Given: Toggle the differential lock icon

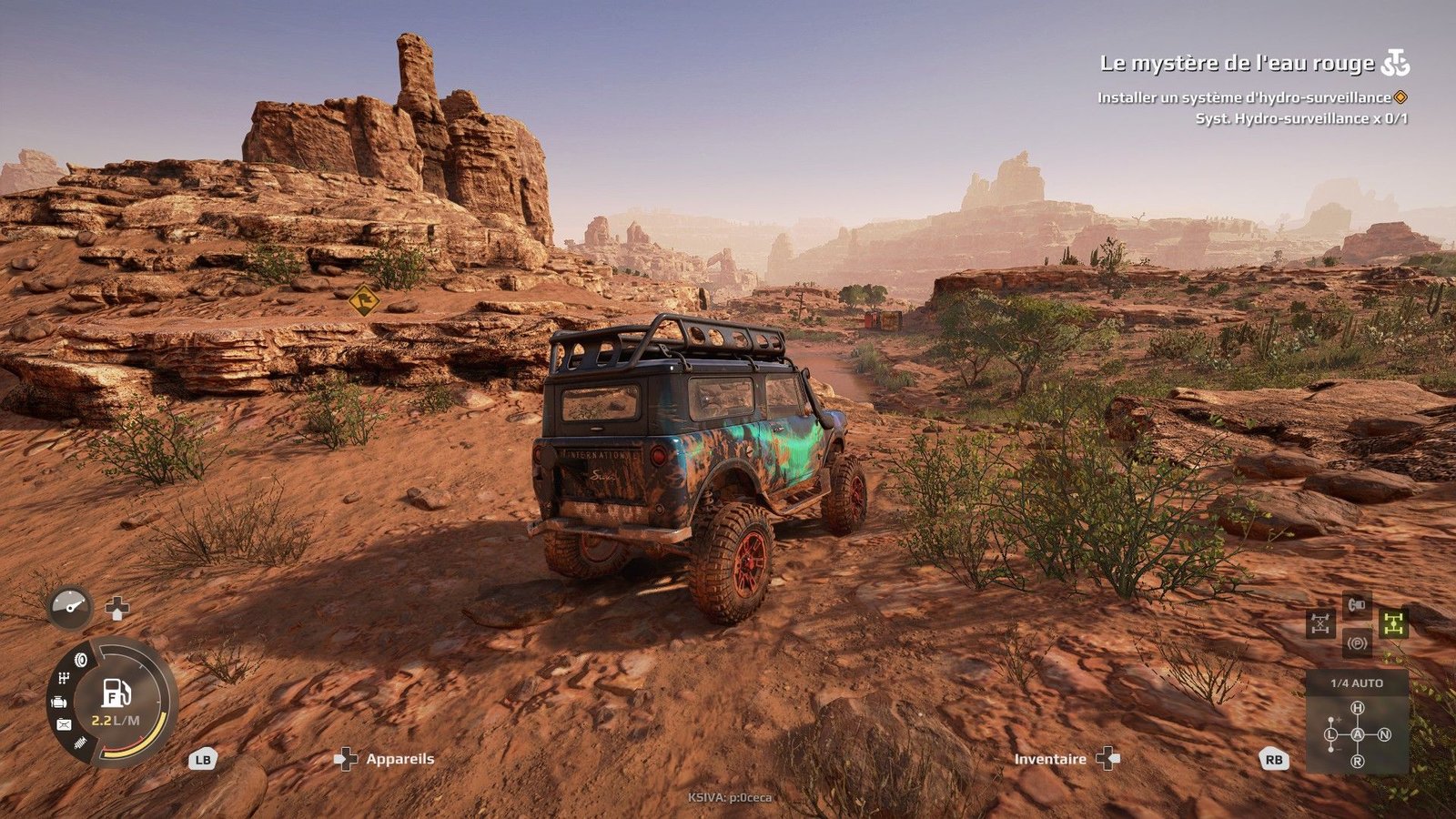Looking at the screenshot, I should coord(1320,623).
